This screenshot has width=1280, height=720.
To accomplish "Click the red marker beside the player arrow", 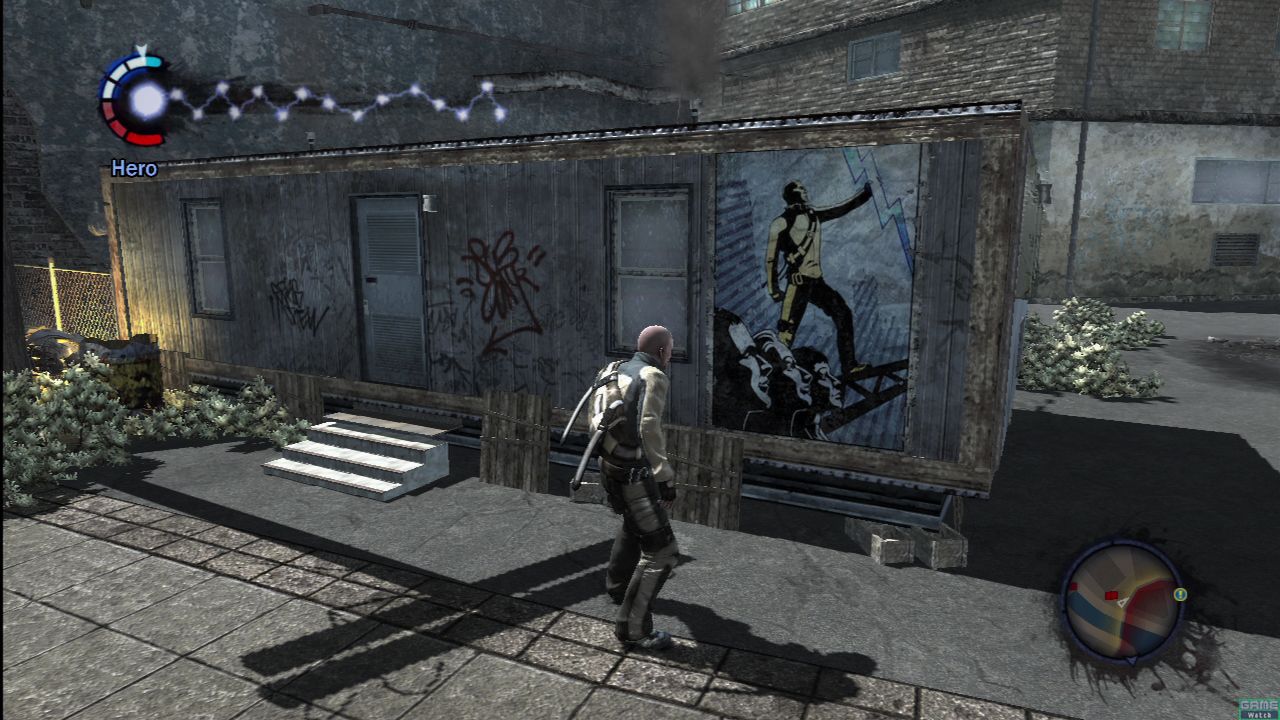I will [1110, 595].
